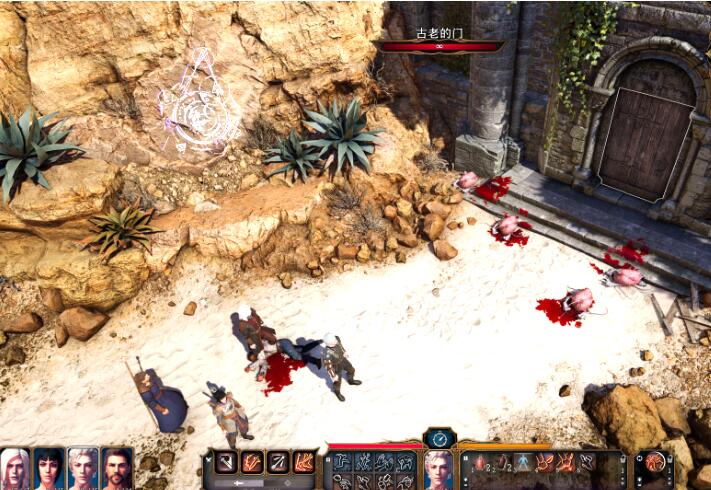The height and width of the screenshot is (490, 711).
Task: Cast the blue humanoid figure spell
Action: point(521,462)
